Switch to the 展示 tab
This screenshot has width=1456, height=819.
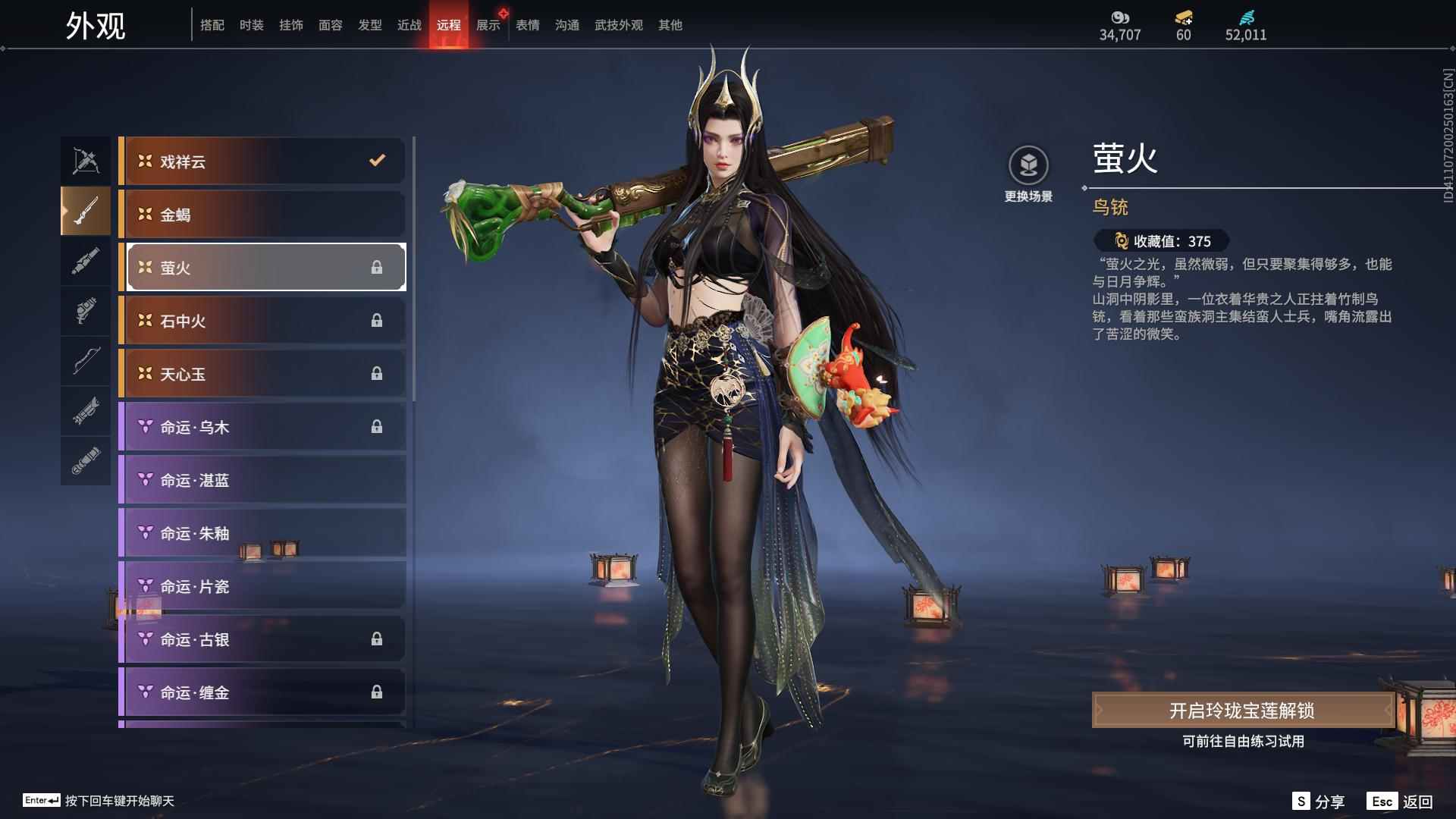tap(488, 24)
